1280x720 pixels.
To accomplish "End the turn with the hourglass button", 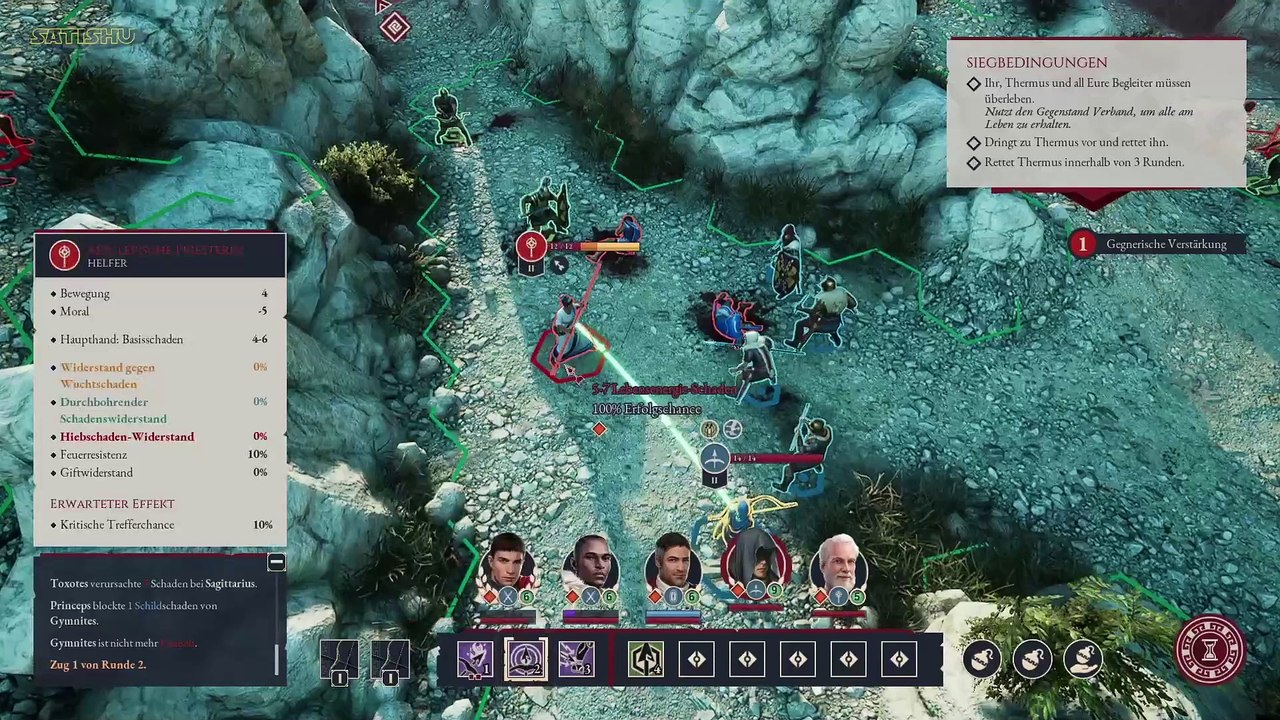I will 1210,651.
